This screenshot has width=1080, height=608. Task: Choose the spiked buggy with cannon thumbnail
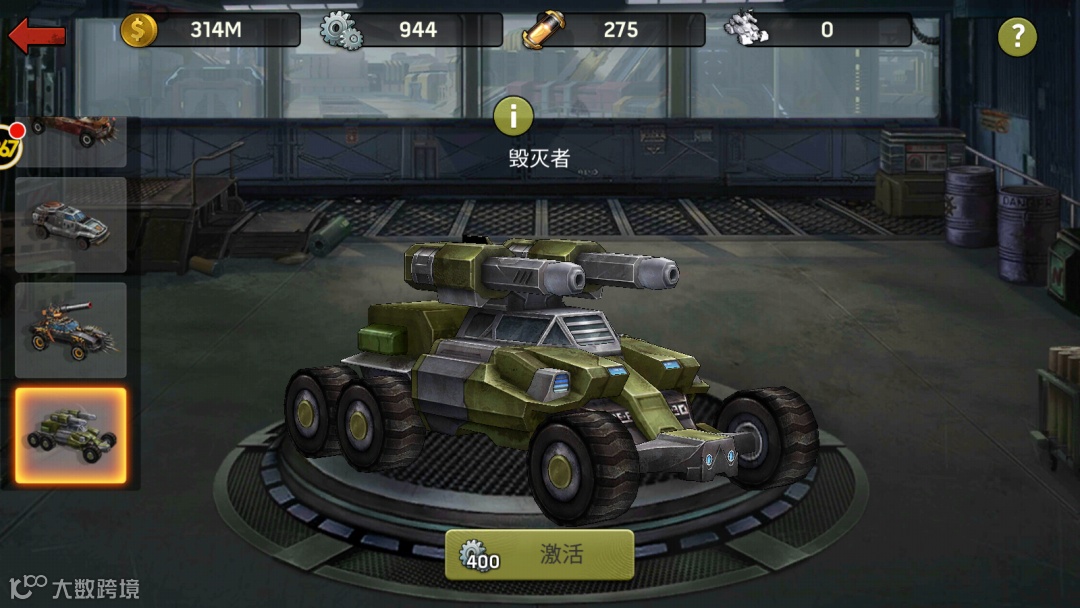pyautogui.click(x=71, y=329)
